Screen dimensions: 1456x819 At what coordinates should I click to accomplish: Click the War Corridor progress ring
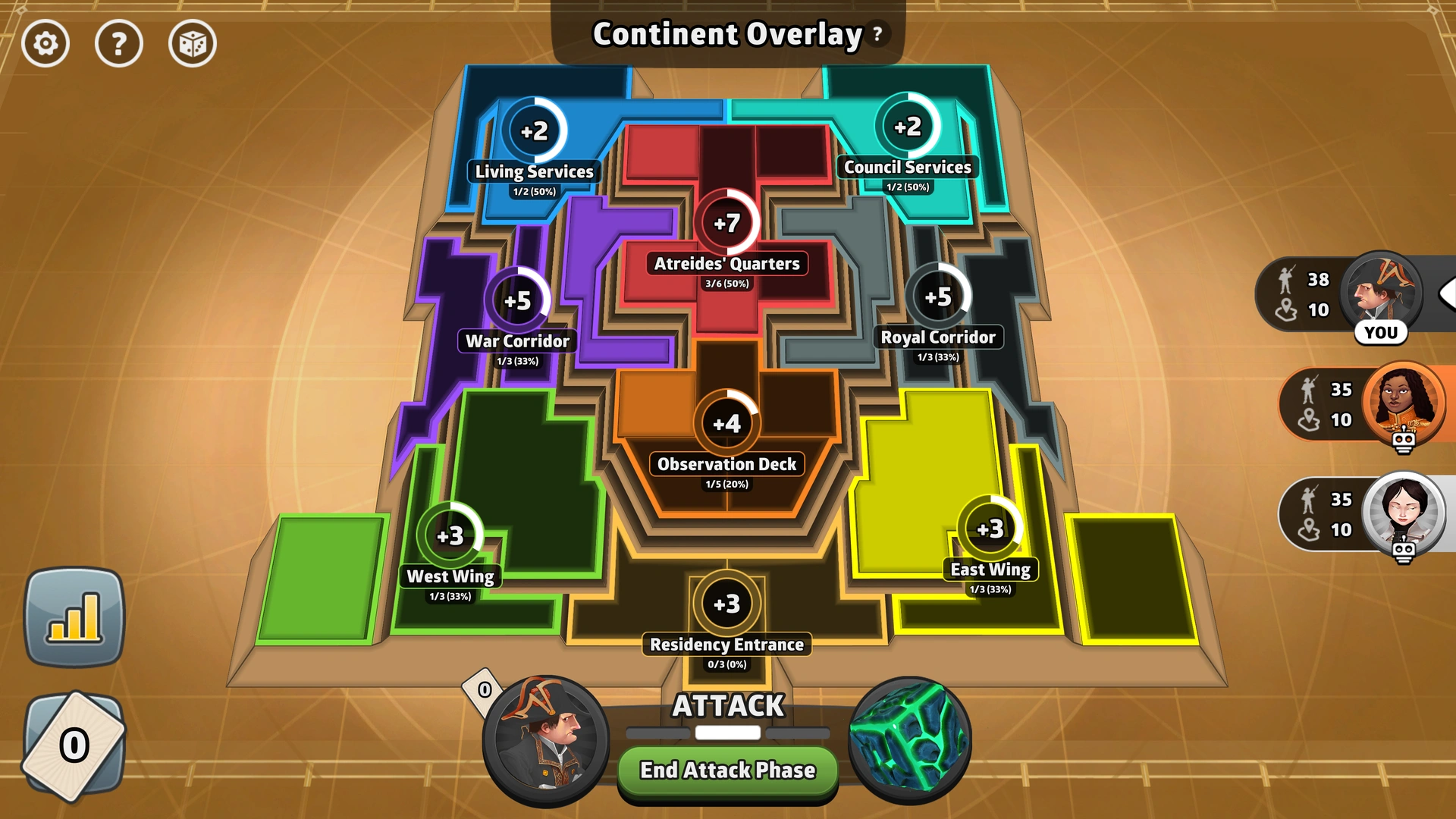click(x=519, y=301)
